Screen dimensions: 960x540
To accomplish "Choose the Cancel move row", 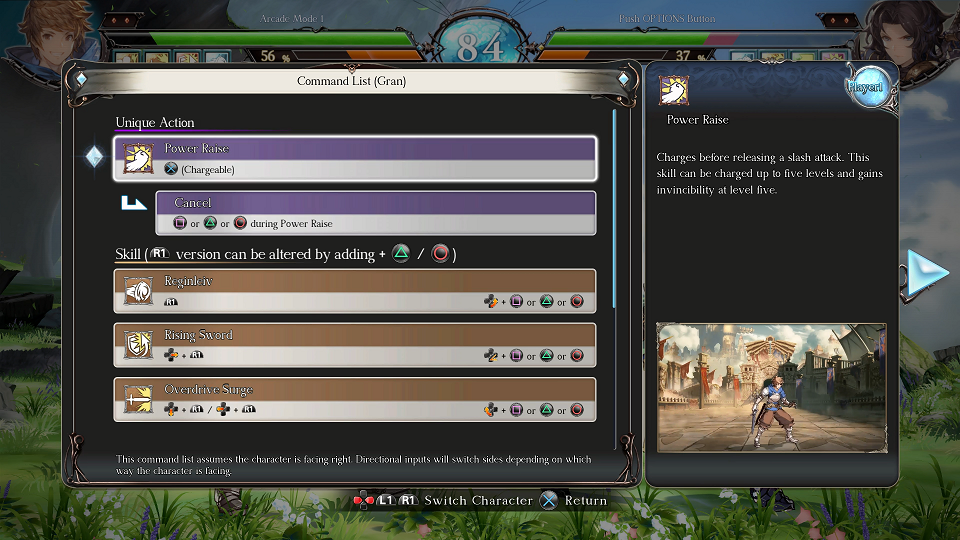I will pos(375,213).
